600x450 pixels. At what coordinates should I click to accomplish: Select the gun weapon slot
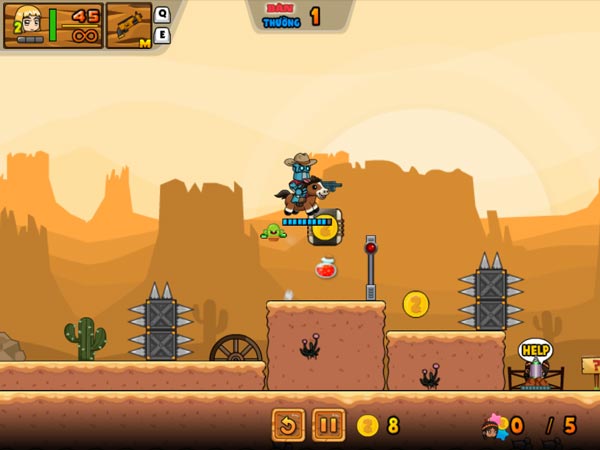[128, 25]
